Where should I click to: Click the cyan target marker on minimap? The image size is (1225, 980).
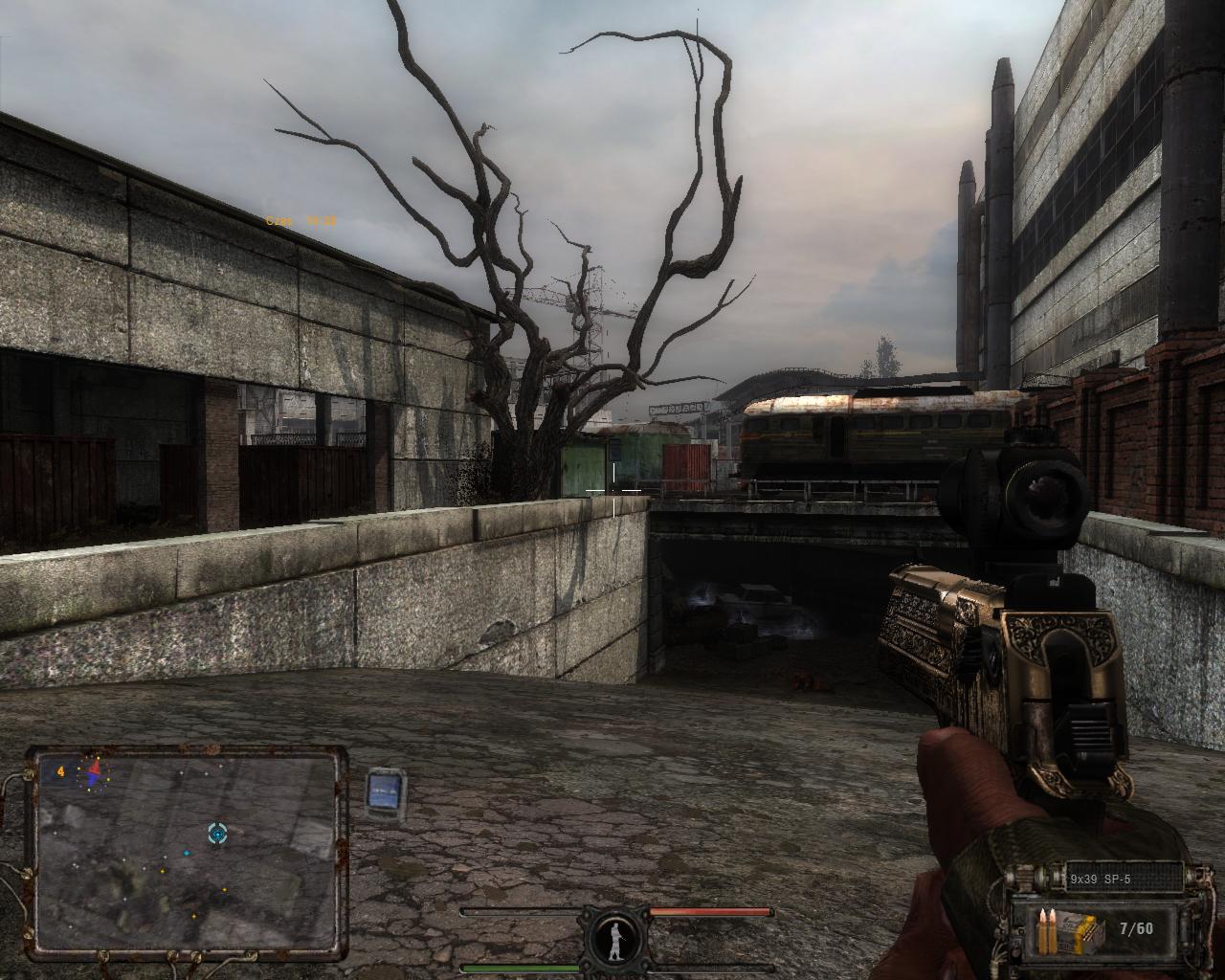218,833
